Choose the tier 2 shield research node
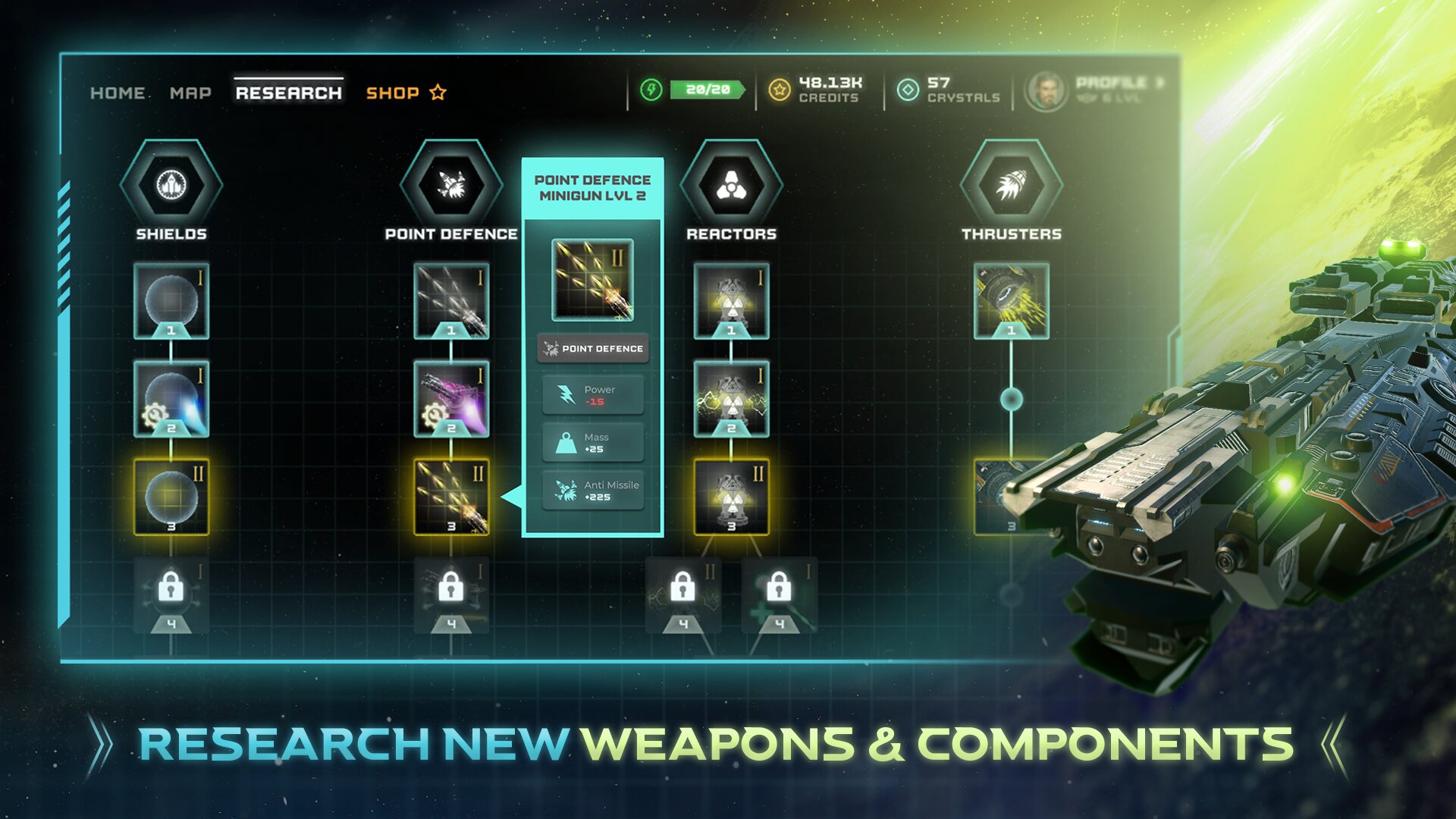This screenshot has height=819, width=1456. [171, 399]
